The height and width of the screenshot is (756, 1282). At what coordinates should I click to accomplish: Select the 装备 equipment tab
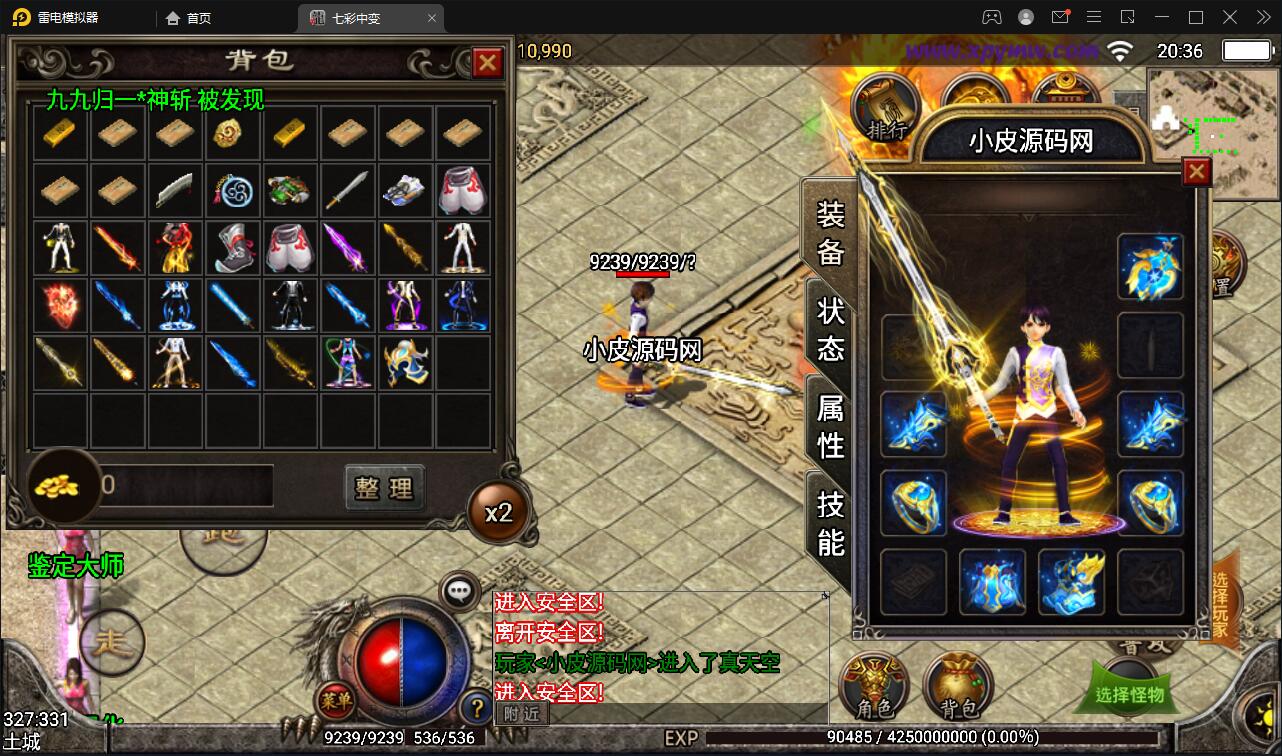coord(831,233)
